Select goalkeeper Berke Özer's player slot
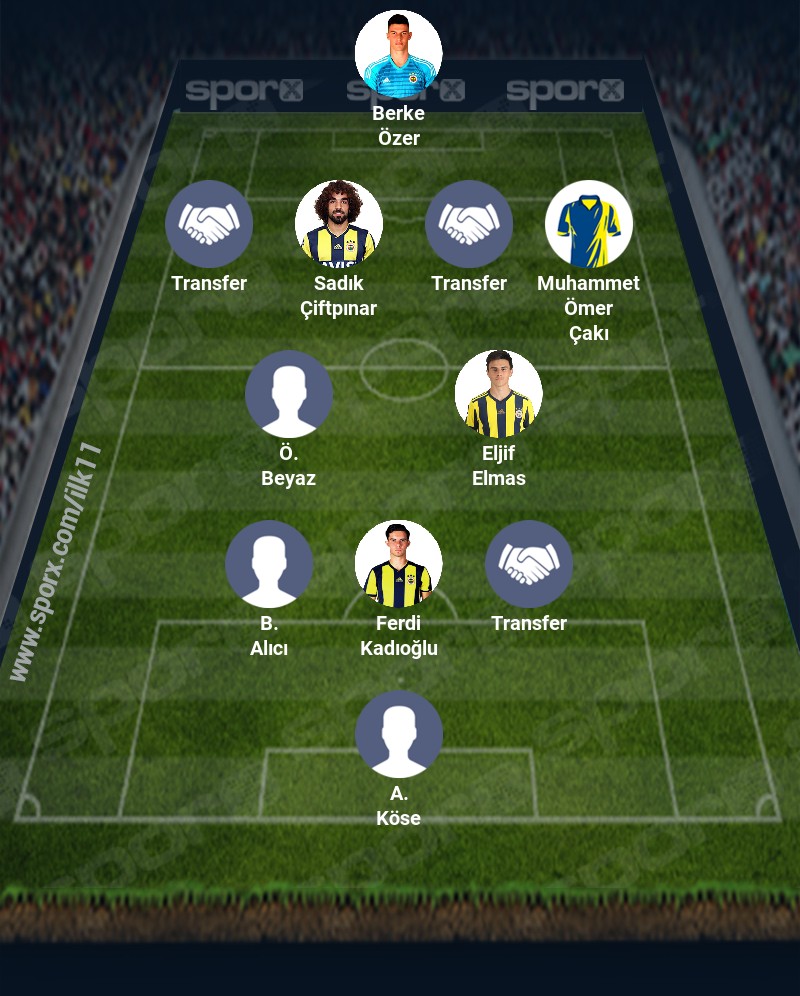This screenshot has width=800, height=996. tap(399, 54)
